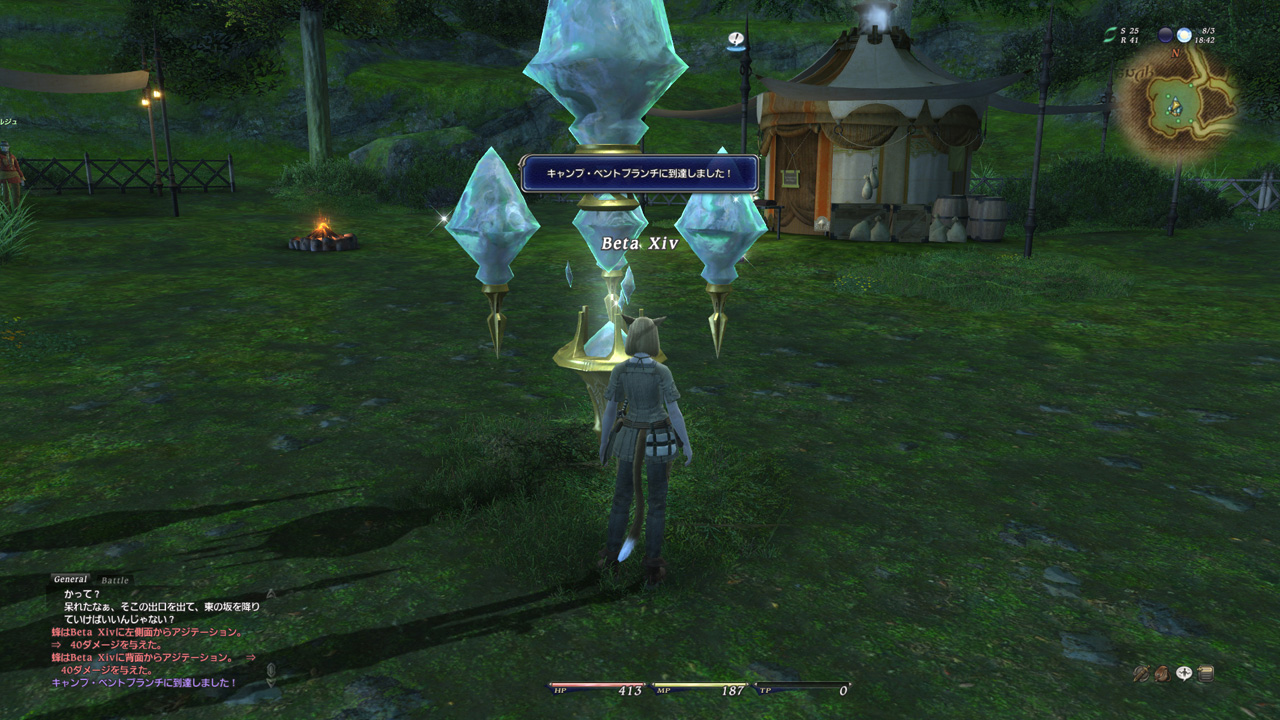Click the chat log scroll-down arrow
This screenshot has width=1280, height=720.
(x=270, y=681)
